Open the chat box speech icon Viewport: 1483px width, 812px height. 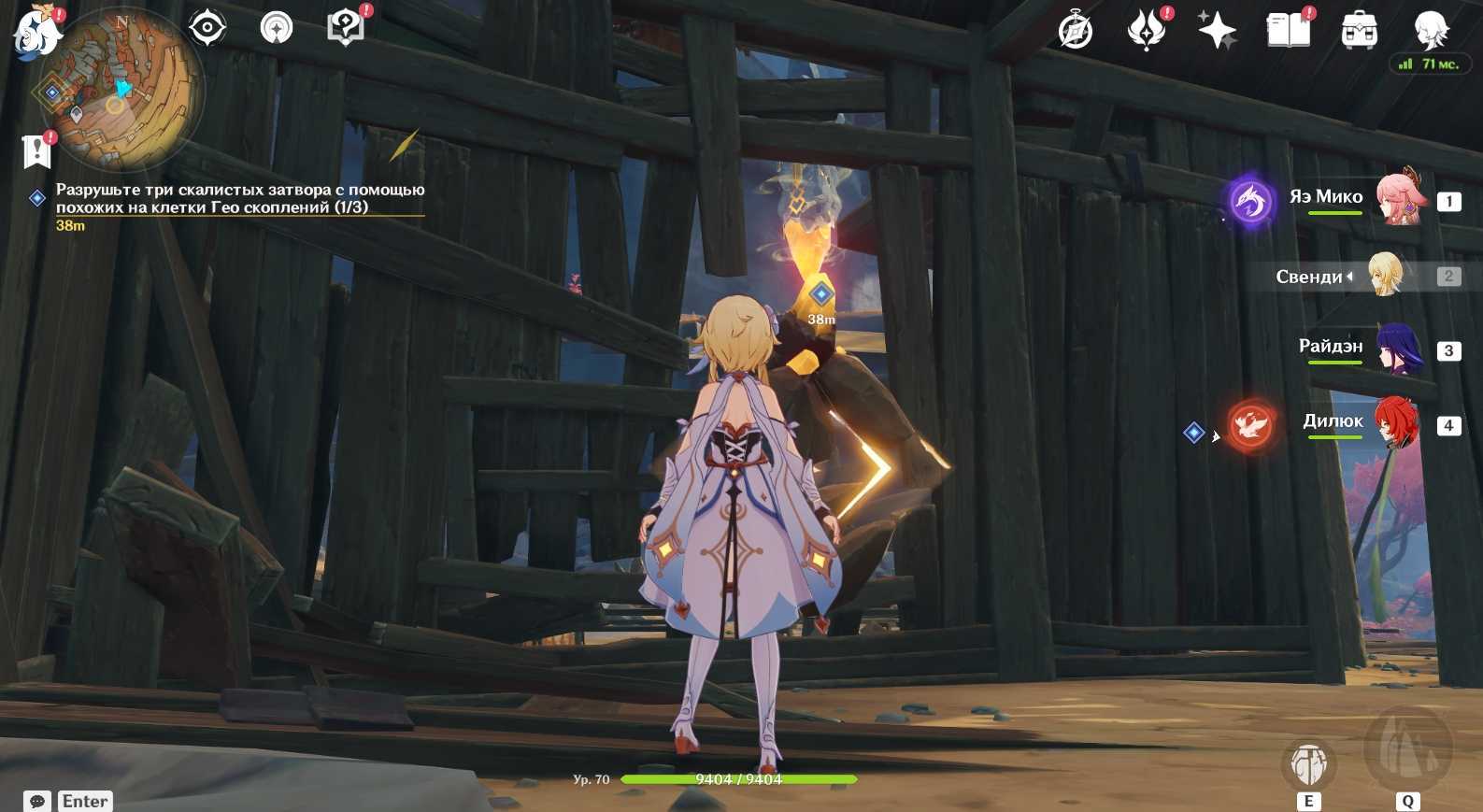pos(37,801)
